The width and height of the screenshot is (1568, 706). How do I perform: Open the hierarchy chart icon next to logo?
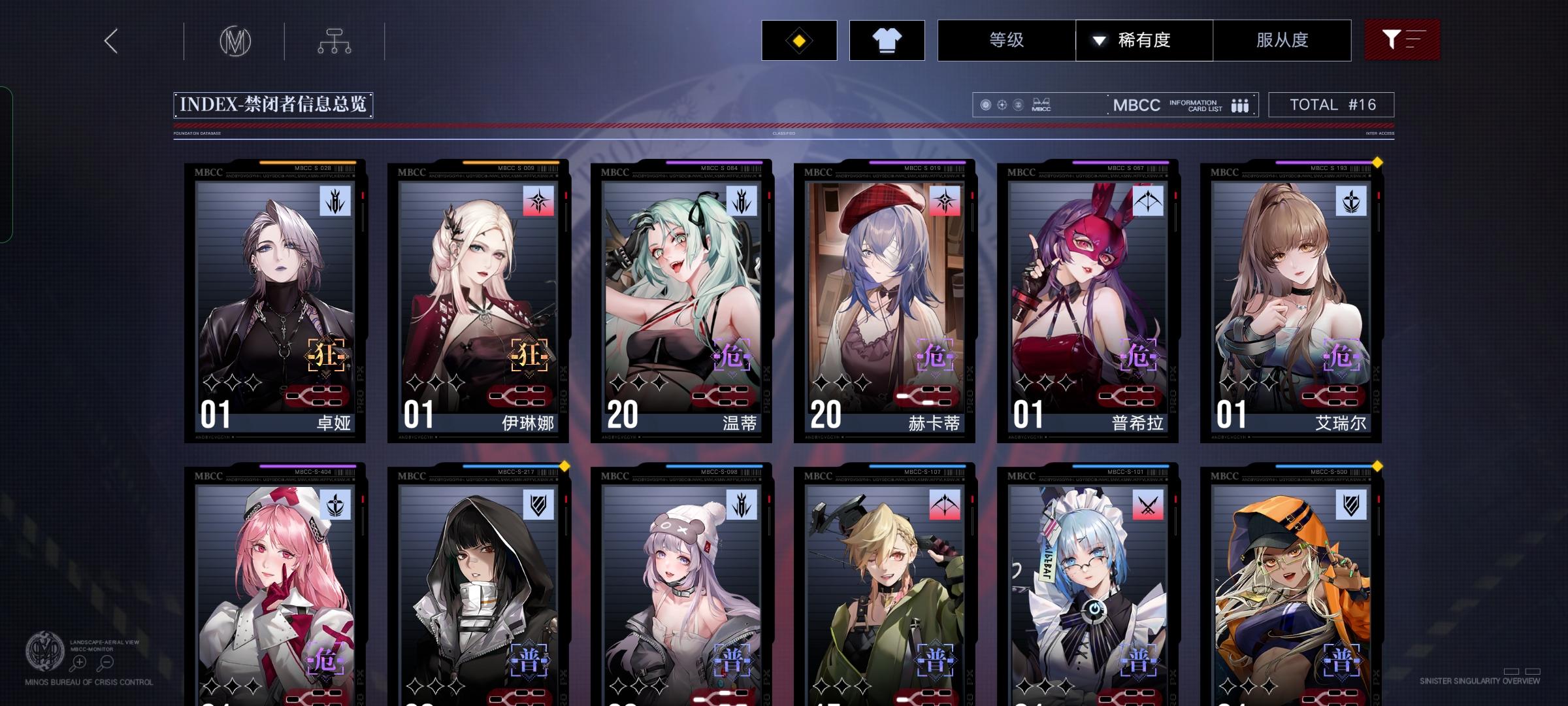[335, 41]
